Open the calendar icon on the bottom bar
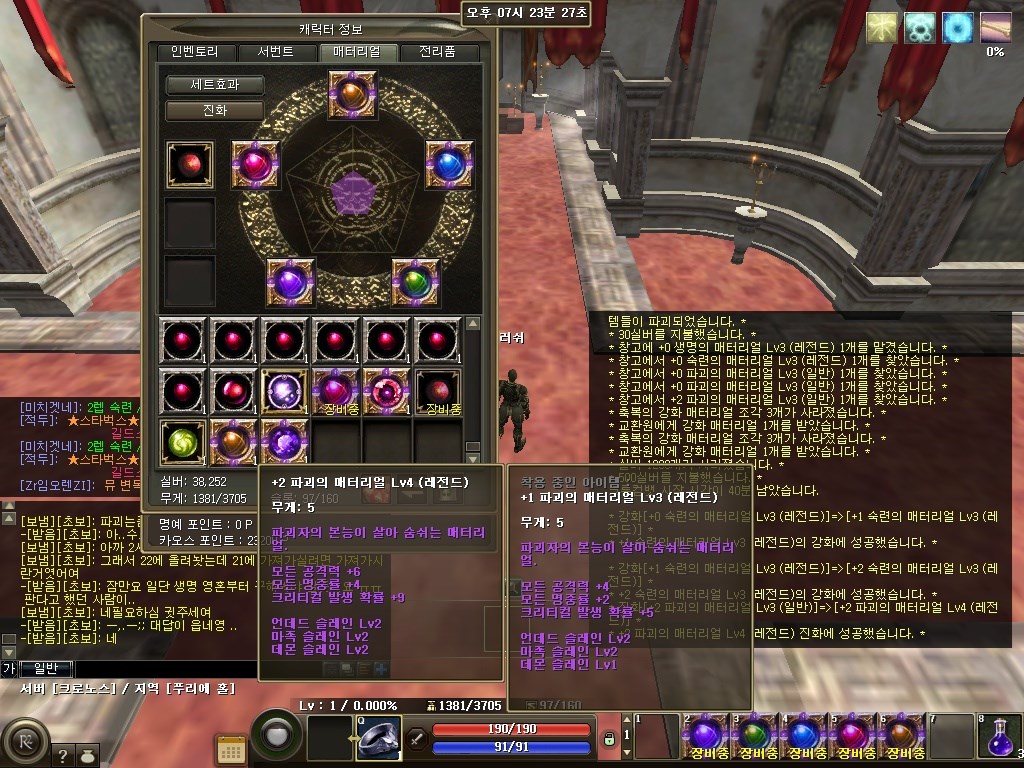The image size is (1024, 768). pos(232,748)
